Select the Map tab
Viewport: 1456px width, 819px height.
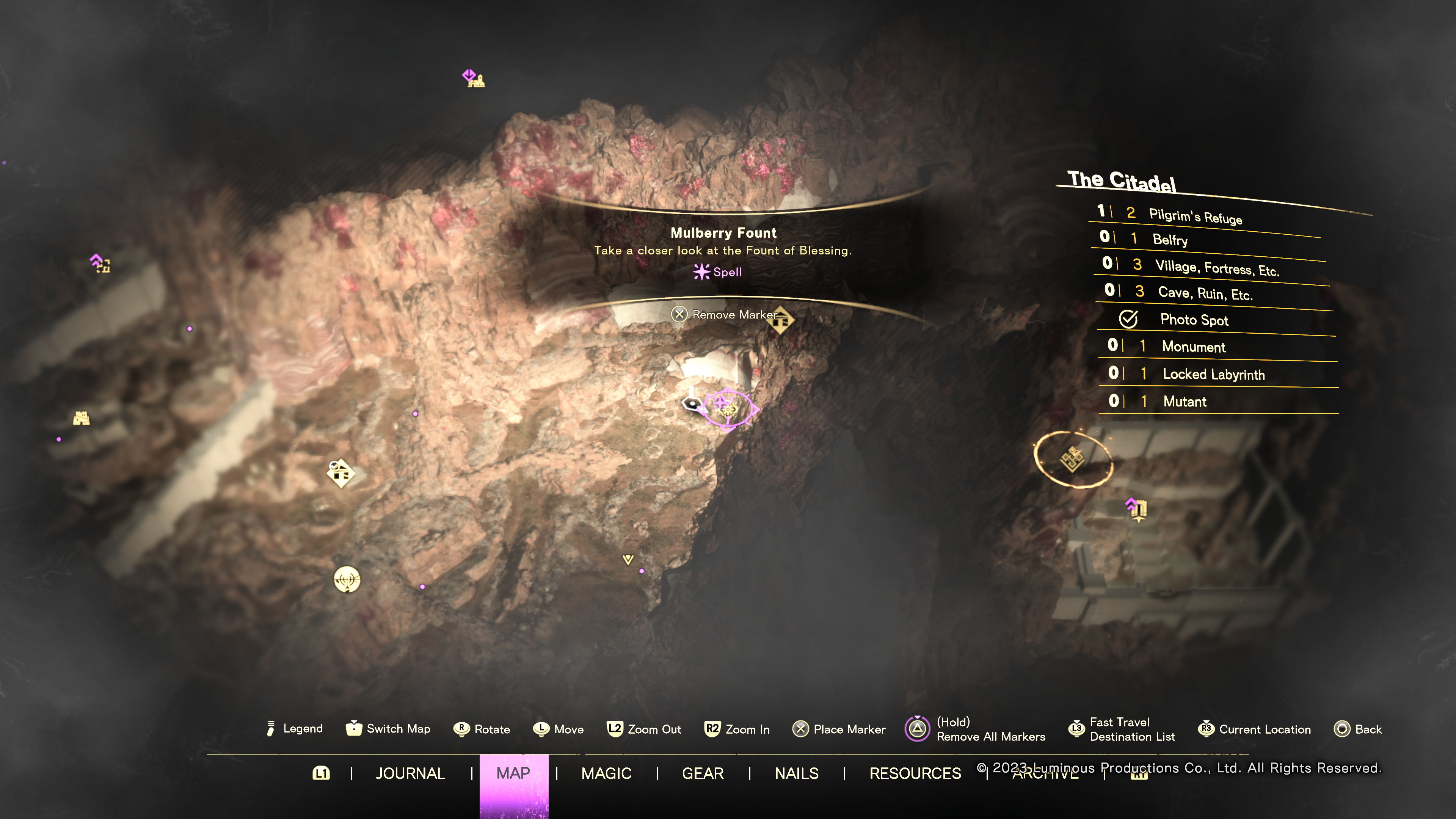tap(513, 773)
